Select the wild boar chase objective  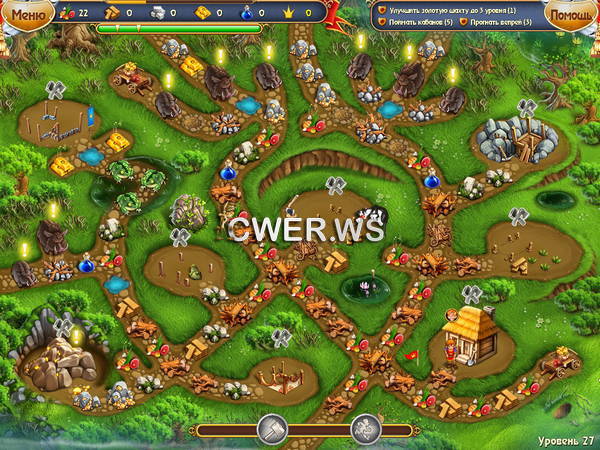pos(498,21)
